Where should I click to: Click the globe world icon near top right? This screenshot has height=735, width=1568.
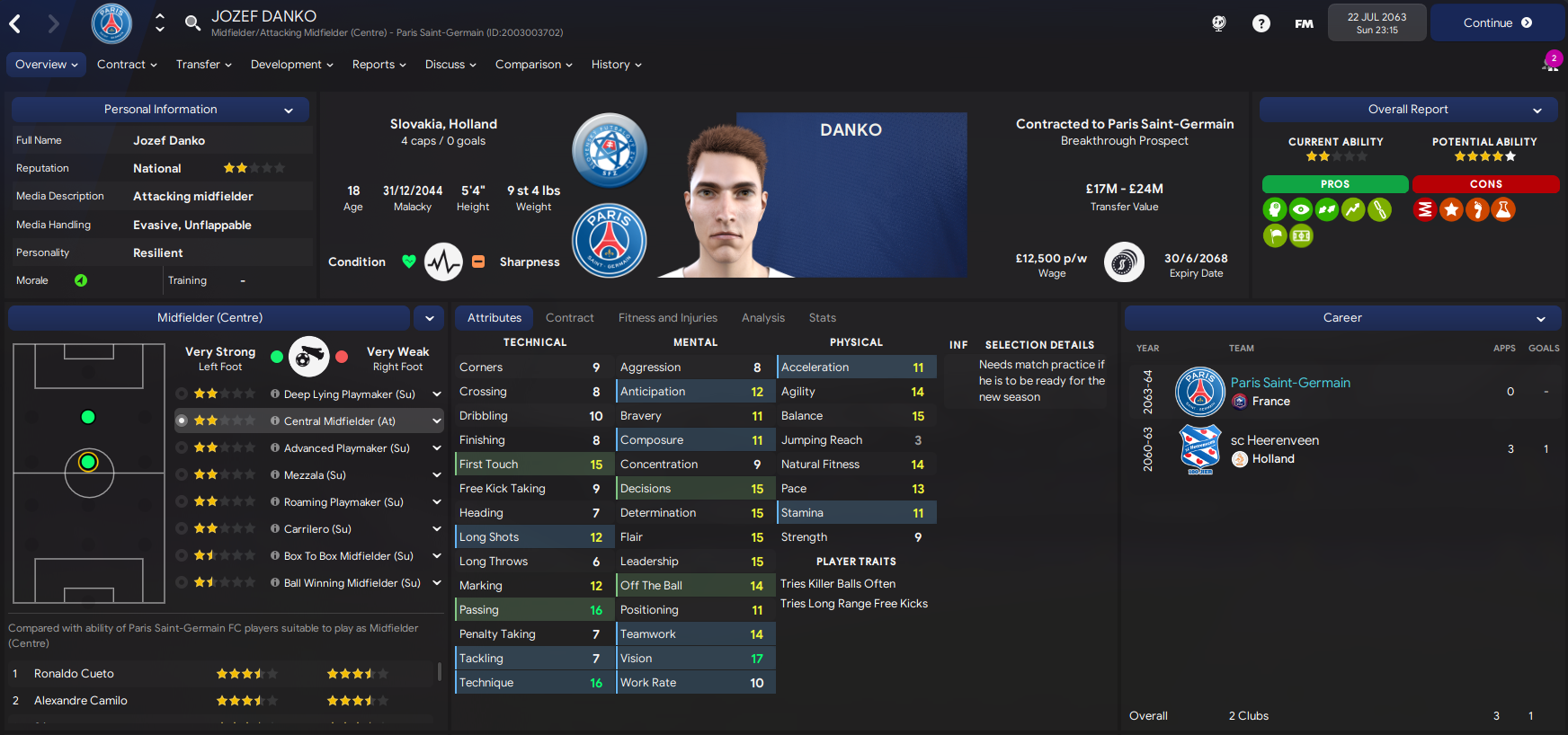tap(1218, 23)
